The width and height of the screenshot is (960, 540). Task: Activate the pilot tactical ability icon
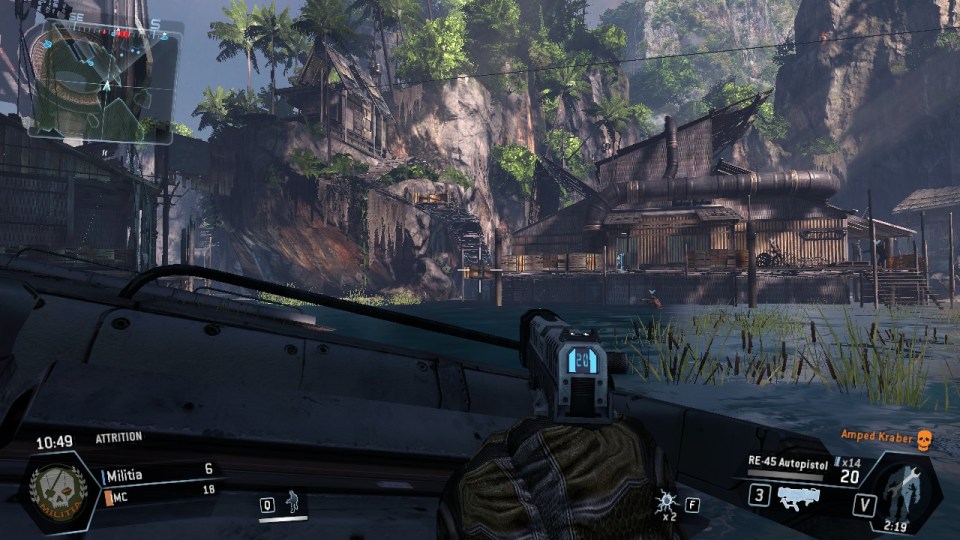click(x=293, y=503)
